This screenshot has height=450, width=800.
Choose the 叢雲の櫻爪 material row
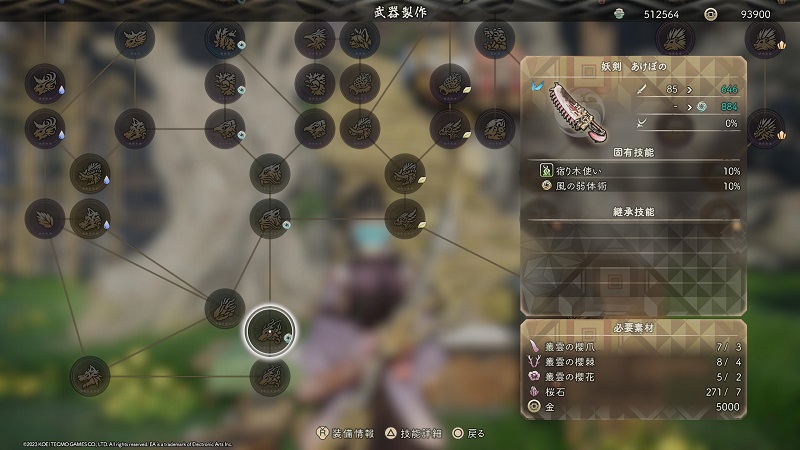(633, 345)
